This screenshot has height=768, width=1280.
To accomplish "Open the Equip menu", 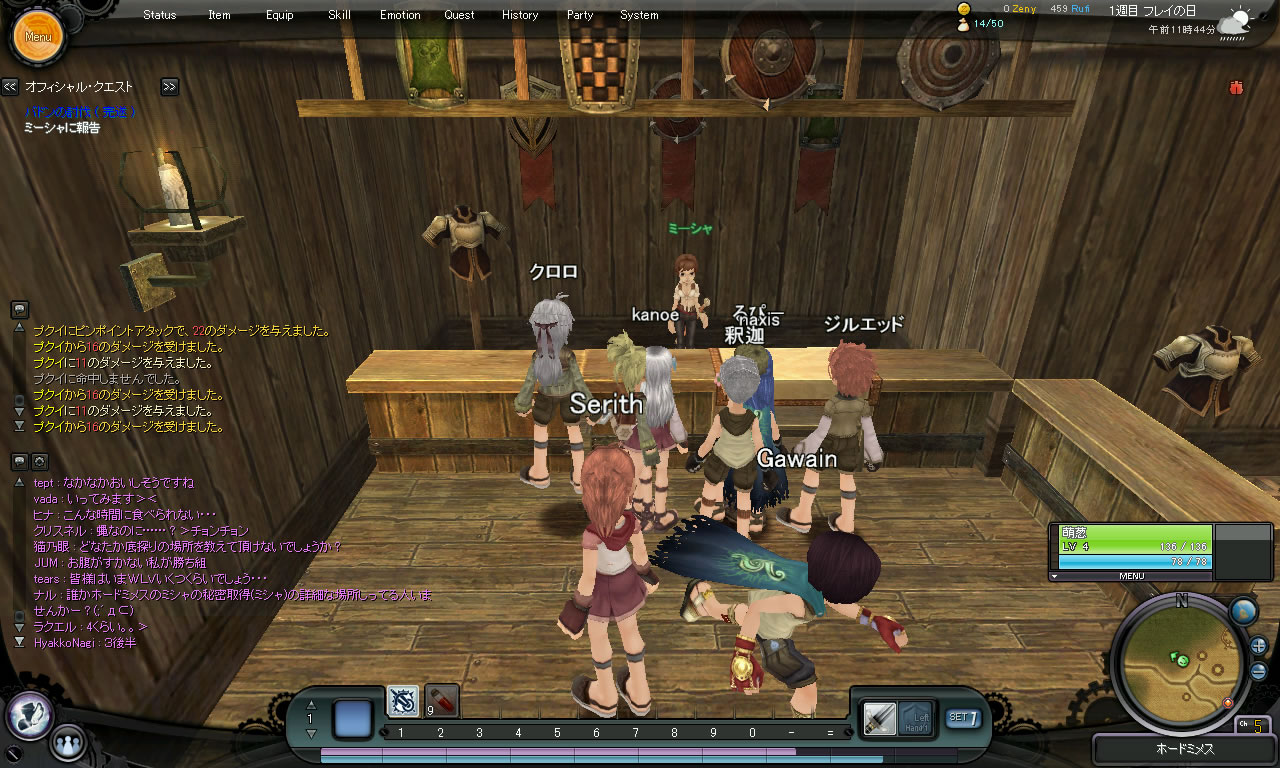I will tap(280, 15).
